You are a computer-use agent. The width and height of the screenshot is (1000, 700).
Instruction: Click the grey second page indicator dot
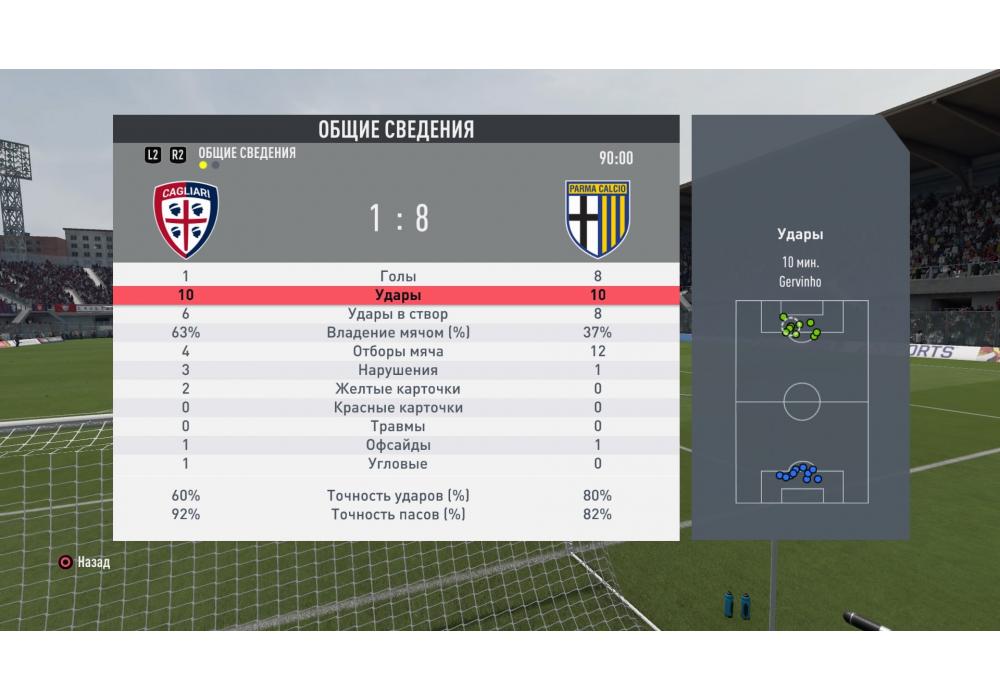coord(216,166)
